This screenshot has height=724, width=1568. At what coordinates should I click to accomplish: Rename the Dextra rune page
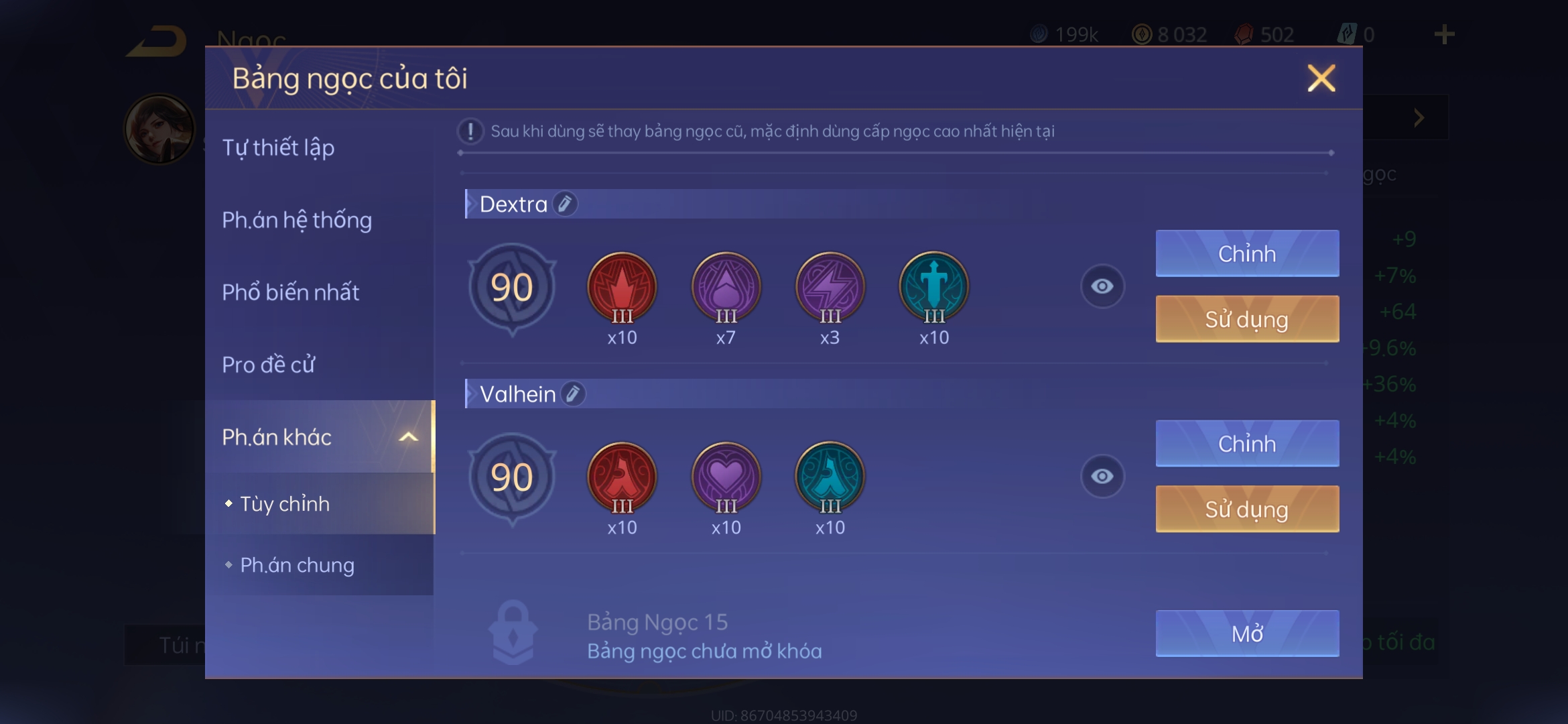point(565,204)
